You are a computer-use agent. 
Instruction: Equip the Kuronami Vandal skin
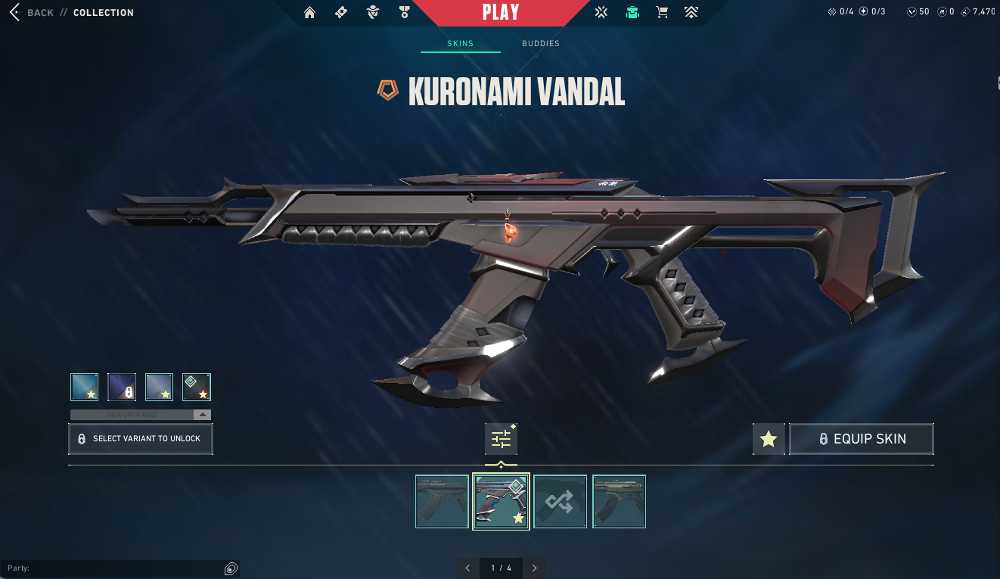pos(861,439)
